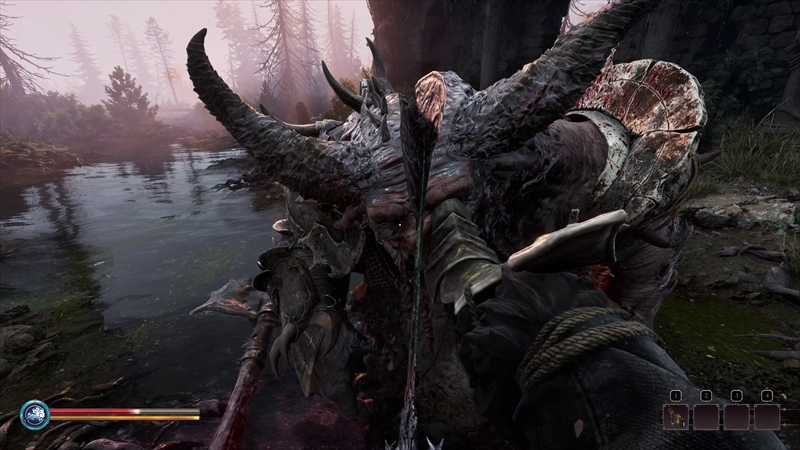Image resolution: width=800 pixels, height=450 pixels.
Task: Click the blue orb emblem beside health bar
Action: pos(34,414)
